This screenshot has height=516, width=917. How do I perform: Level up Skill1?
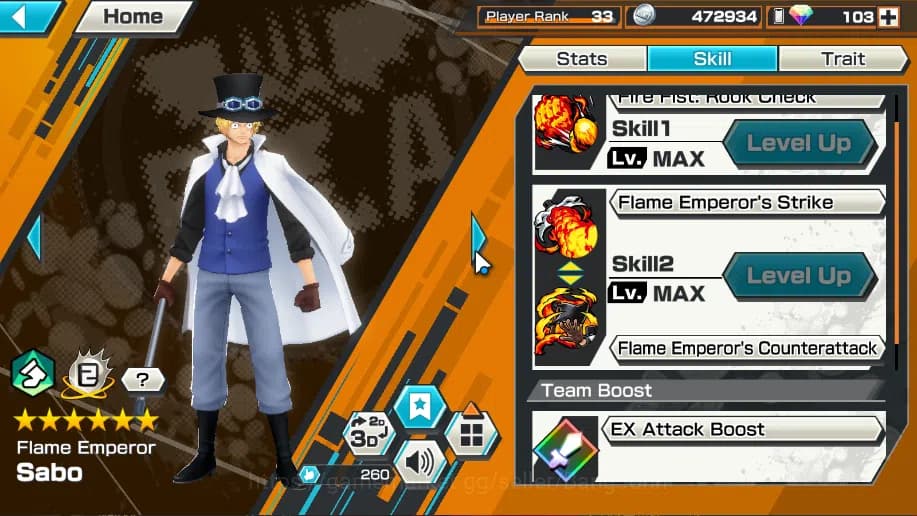[x=798, y=144]
